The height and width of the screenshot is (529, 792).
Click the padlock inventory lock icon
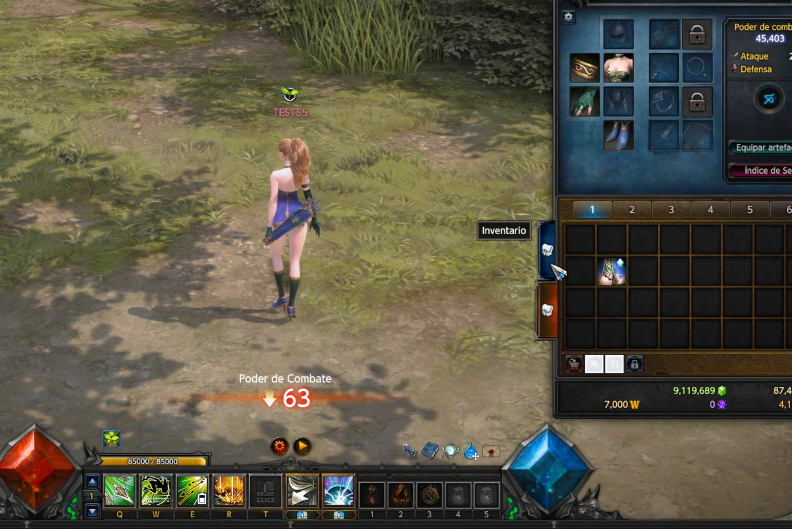click(x=634, y=364)
